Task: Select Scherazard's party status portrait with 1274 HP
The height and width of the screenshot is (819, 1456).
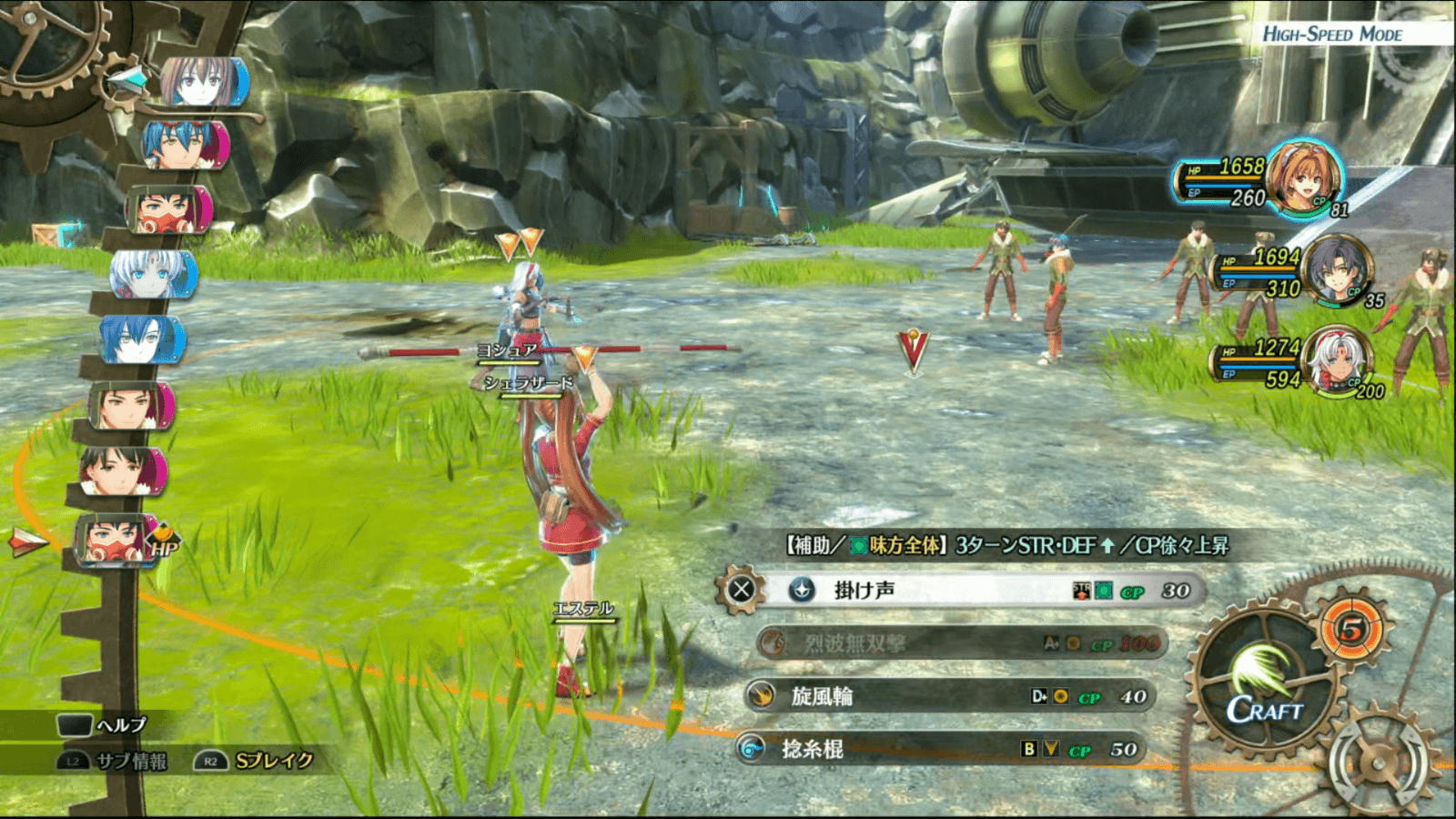Action: (1336, 361)
